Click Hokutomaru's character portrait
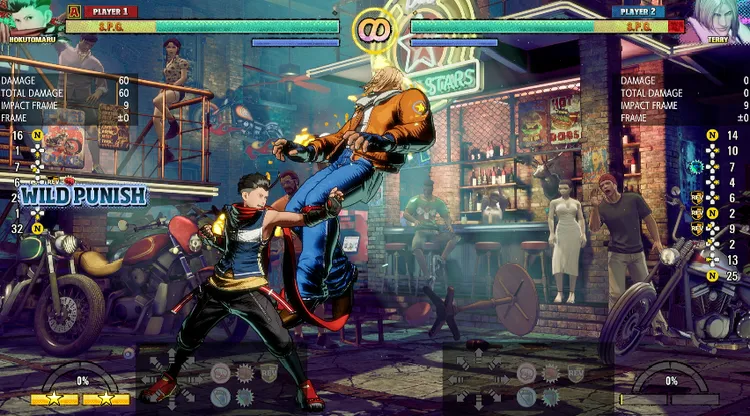Image resolution: width=750 pixels, height=416 pixels. 28,18
